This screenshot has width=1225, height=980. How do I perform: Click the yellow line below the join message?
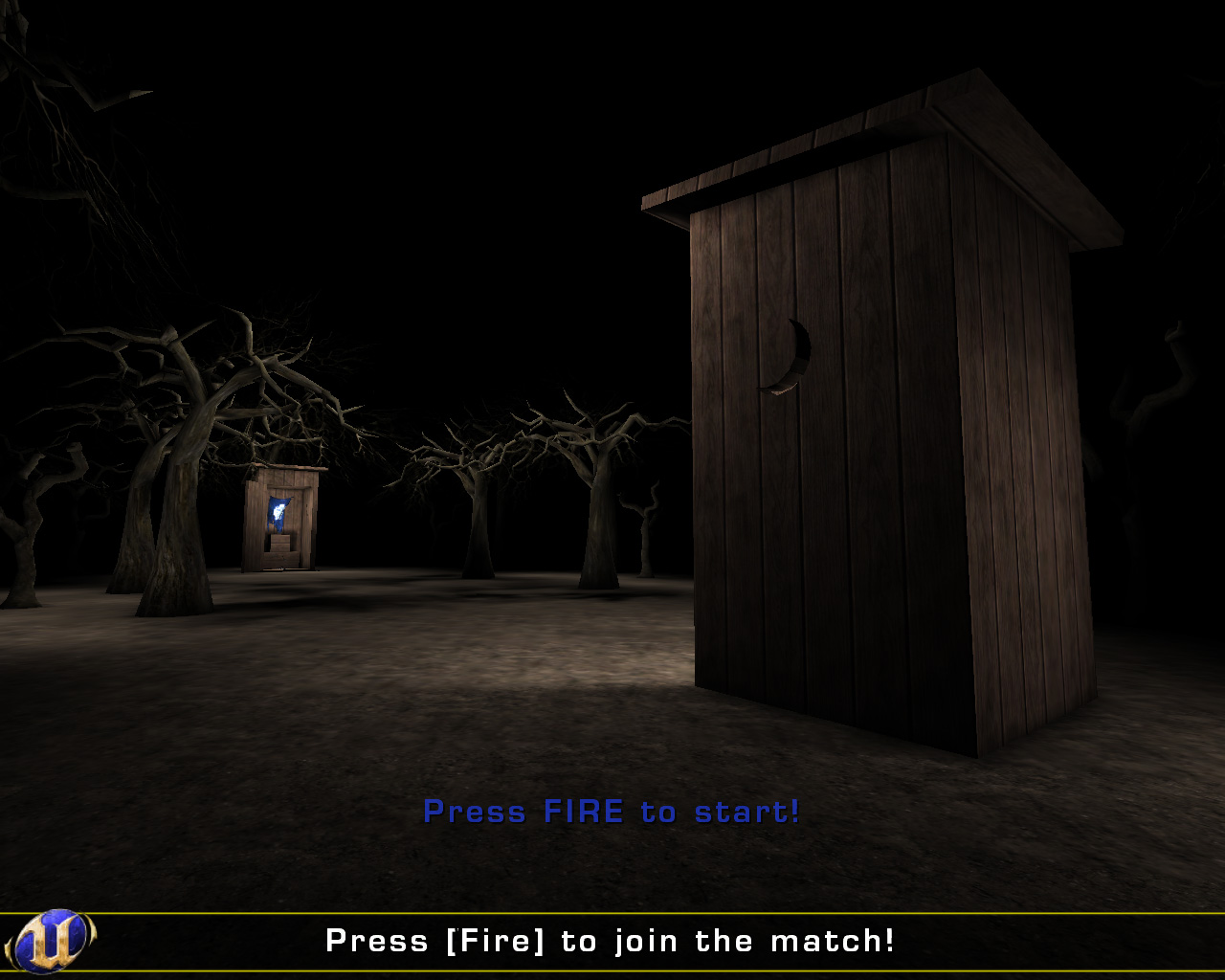(x=612, y=972)
